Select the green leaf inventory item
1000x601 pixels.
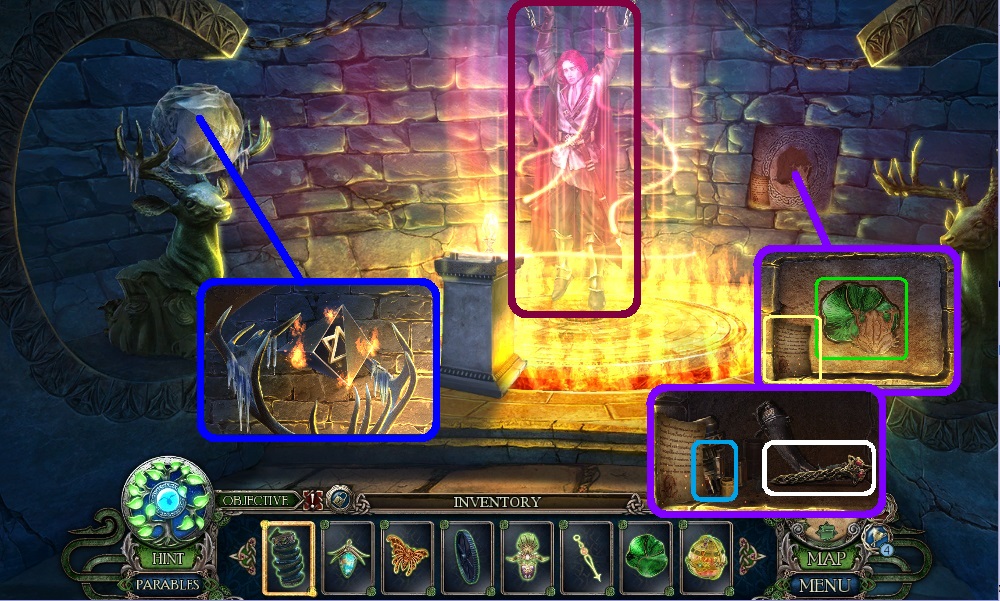(x=643, y=555)
